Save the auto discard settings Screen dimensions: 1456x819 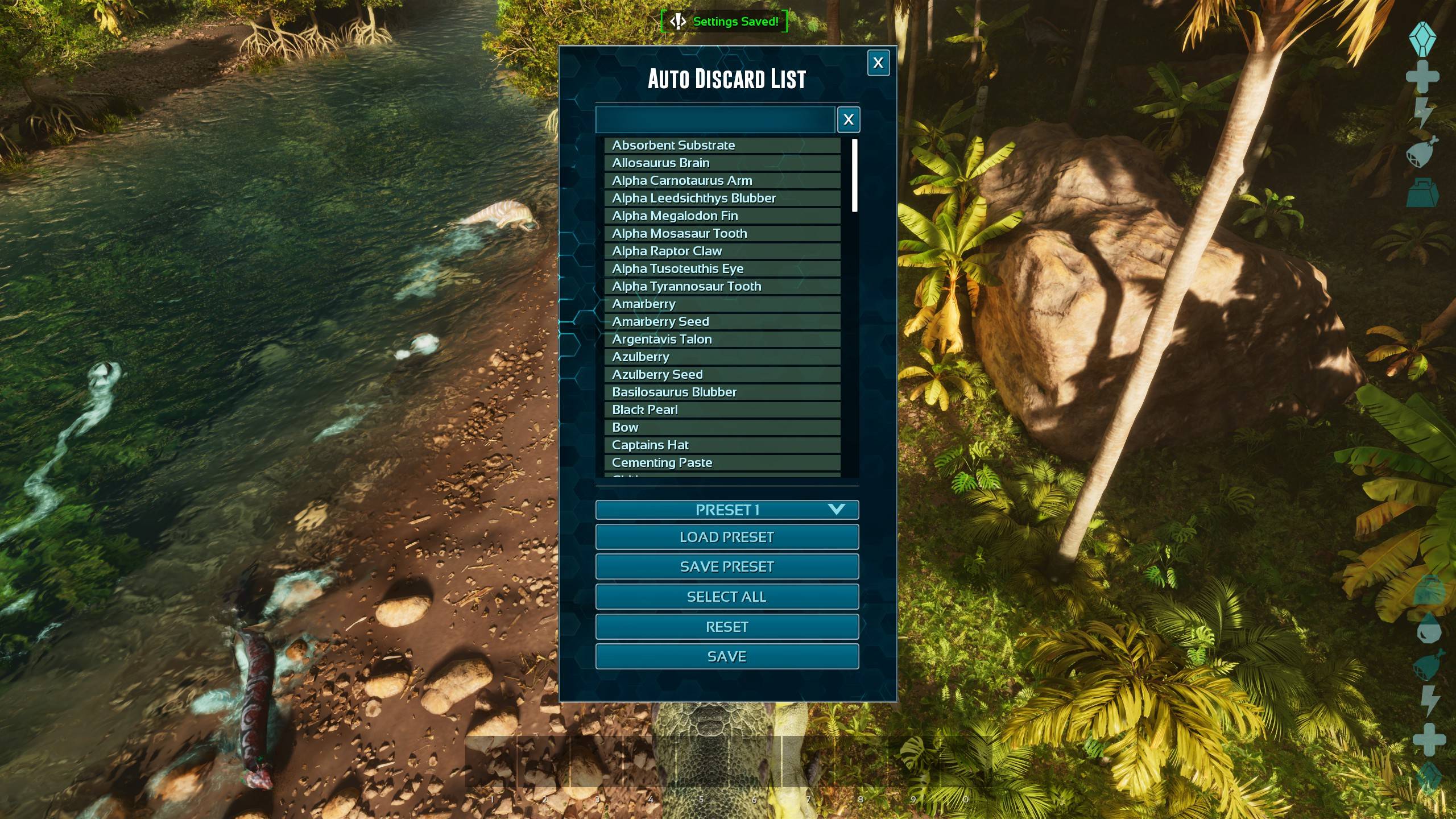[x=727, y=656]
